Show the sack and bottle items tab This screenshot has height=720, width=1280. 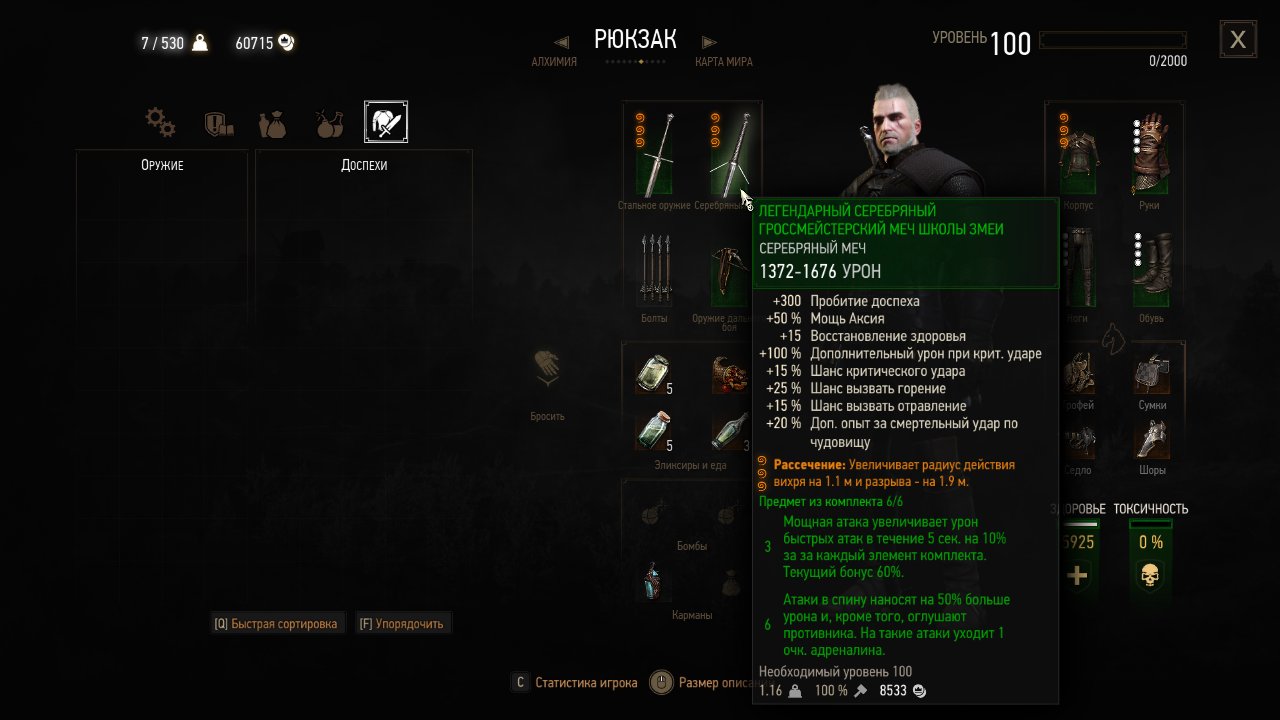pos(272,123)
